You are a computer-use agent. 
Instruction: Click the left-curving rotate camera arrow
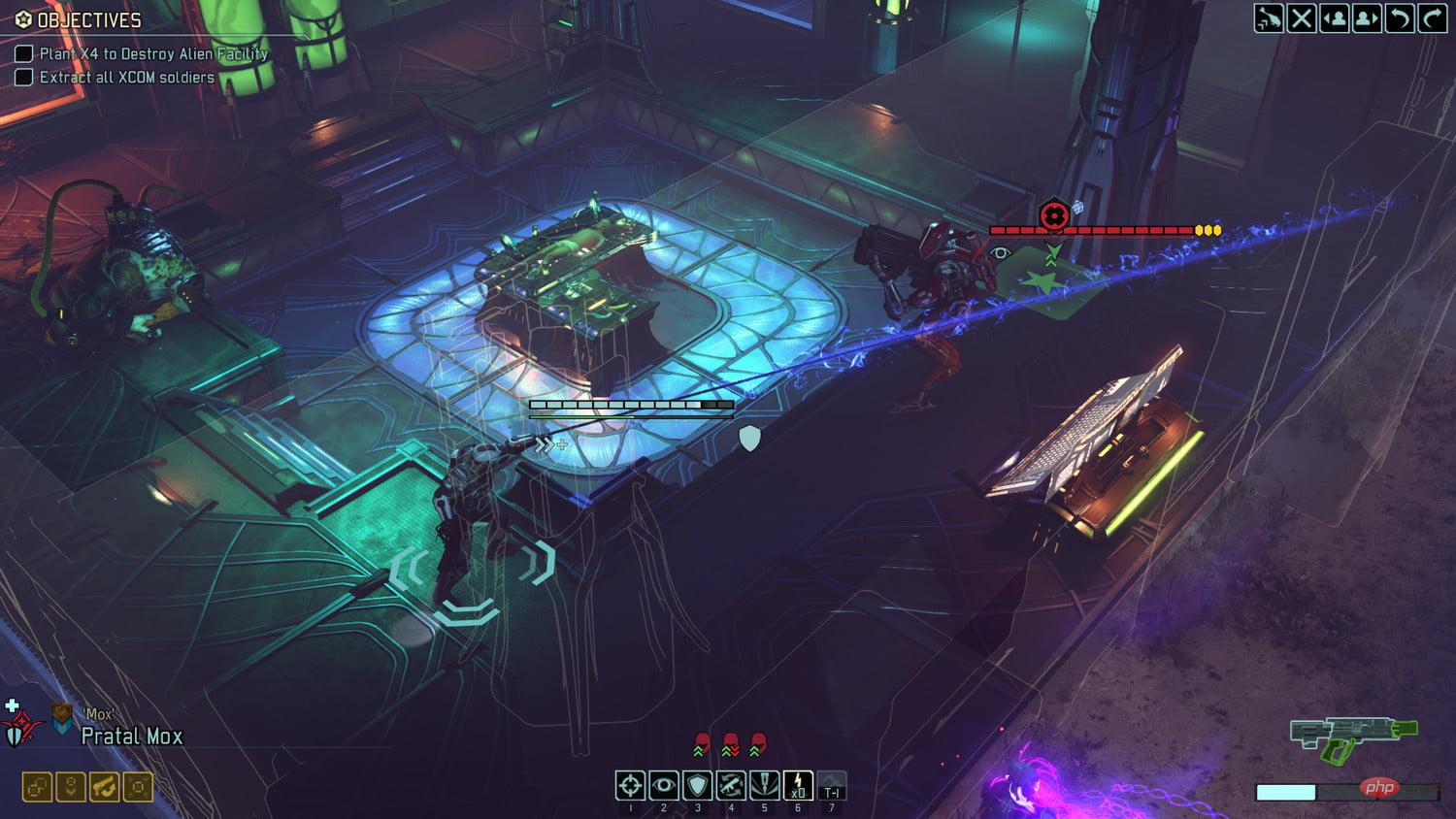(1400, 18)
